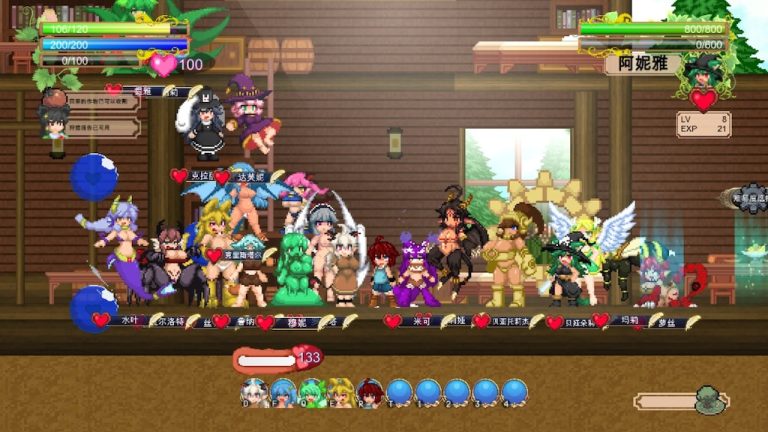
Task: Click the green creature icon on the parchment bar
Action: [x=710, y=400]
